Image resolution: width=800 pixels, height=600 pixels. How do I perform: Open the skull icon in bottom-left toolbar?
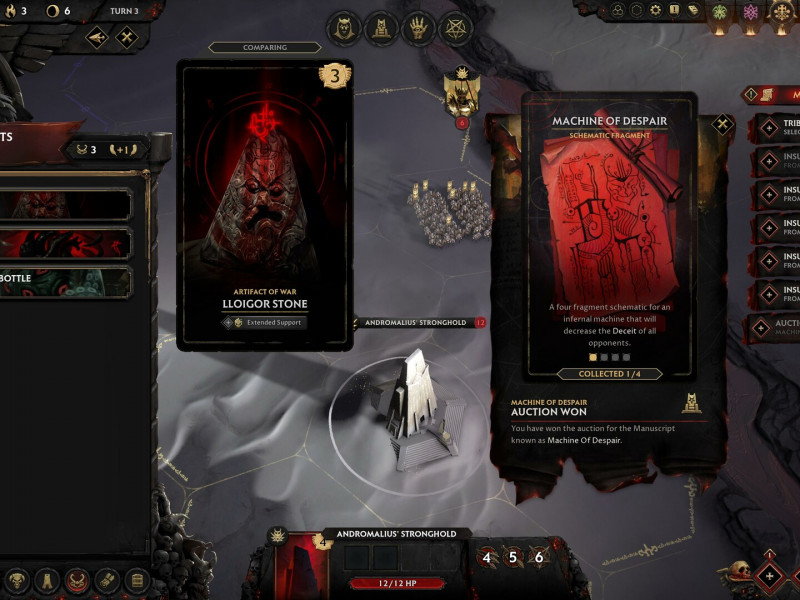point(17,581)
